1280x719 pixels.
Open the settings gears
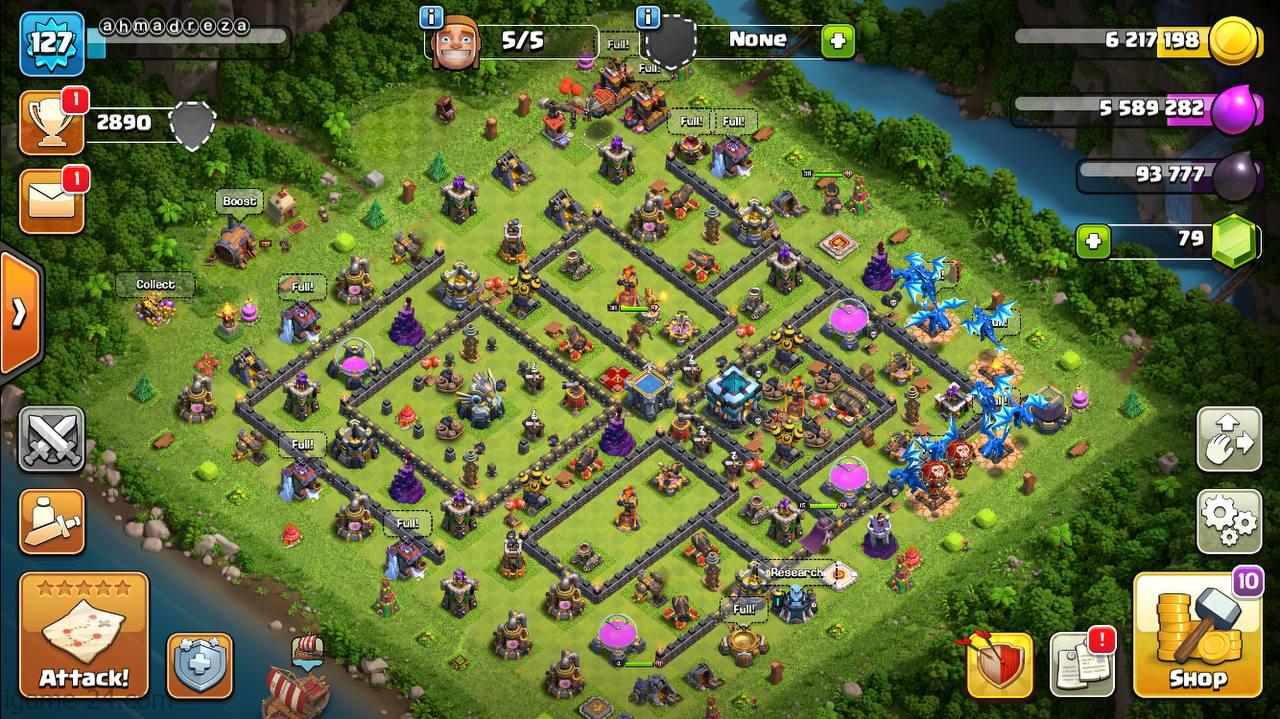pyautogui.click(x=1228, y=520)
